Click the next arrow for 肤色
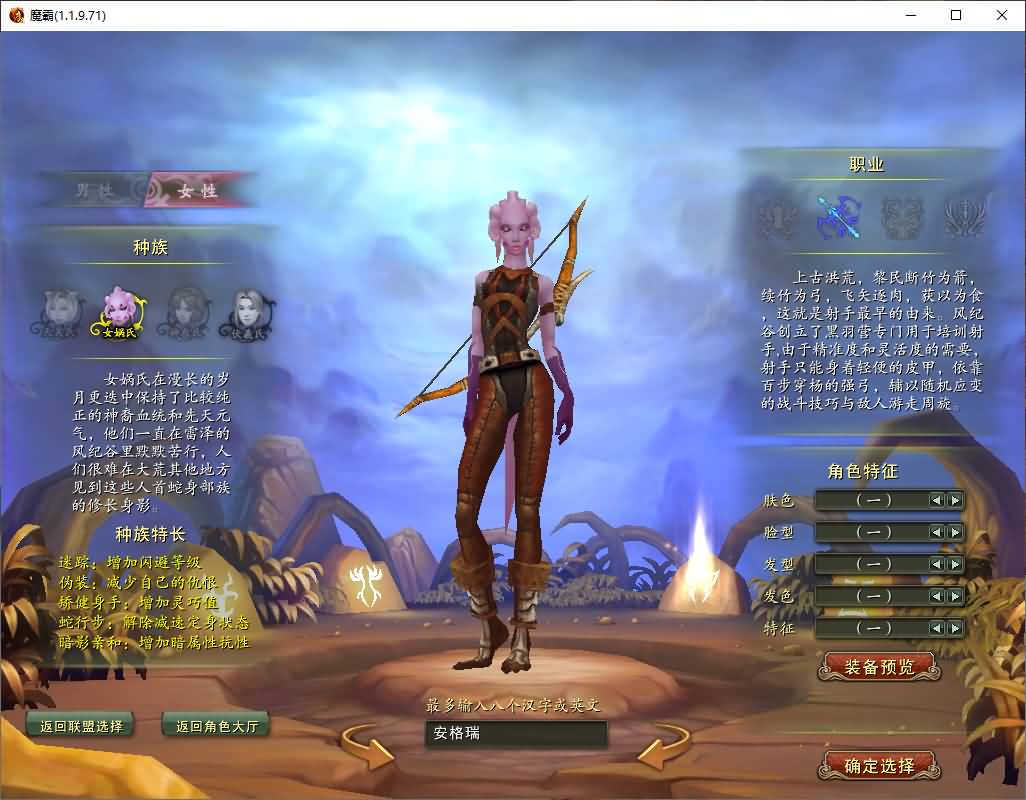This screenshot has width=1026, height=800. [955, 500]
